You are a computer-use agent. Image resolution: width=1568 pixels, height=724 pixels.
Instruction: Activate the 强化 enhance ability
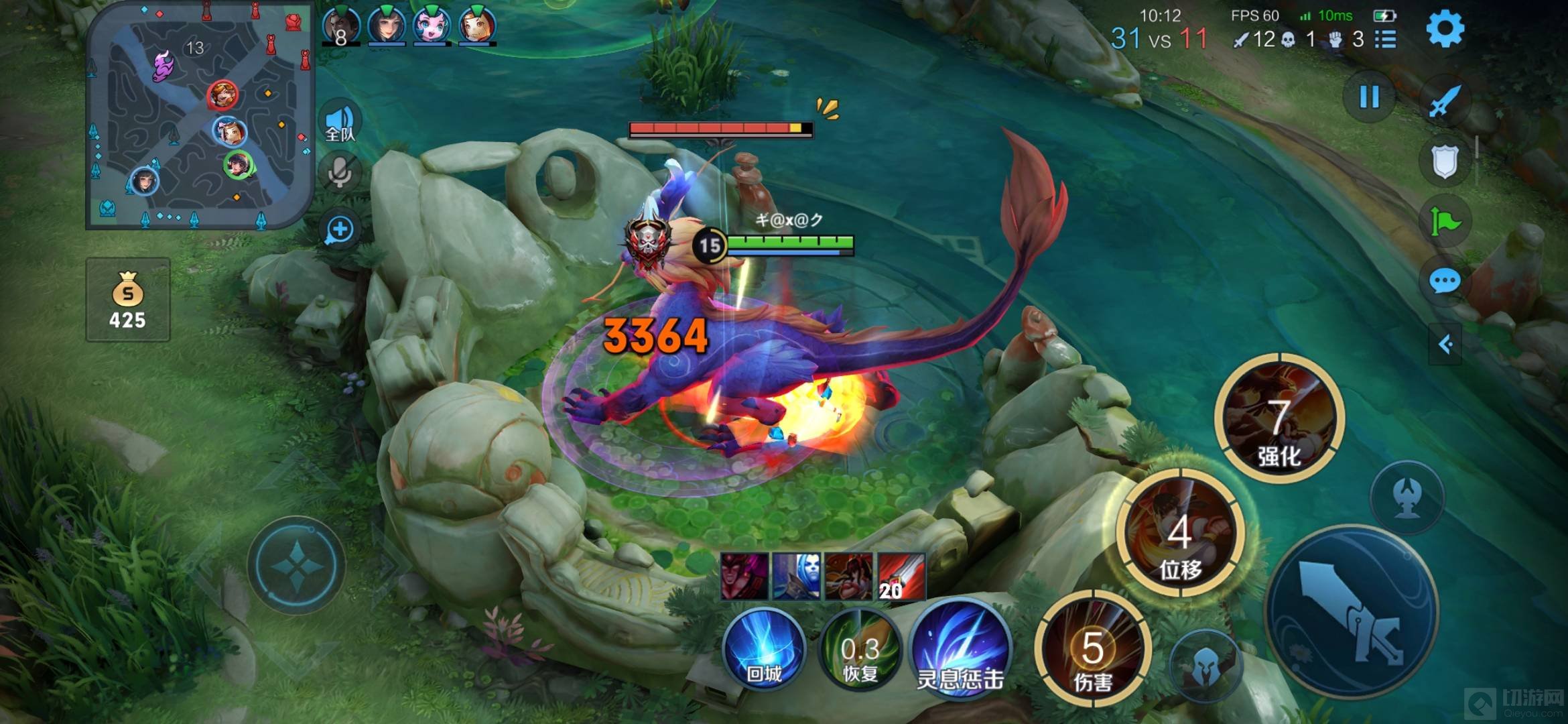[1279, 419]
